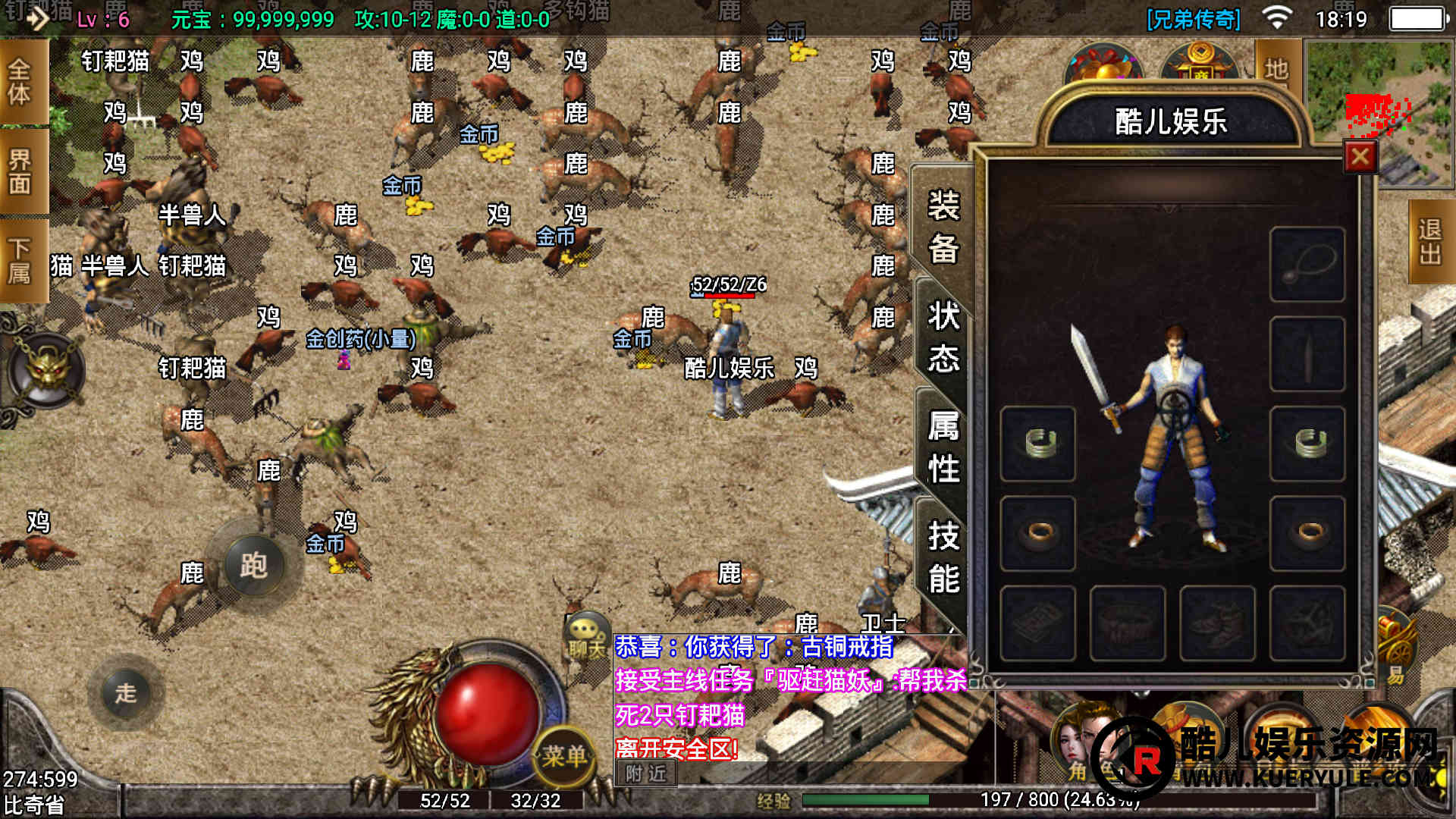The width and height of the screenshot is (1456, 819).
Task: Open the 地 map button
Action: click(1276, 69)
